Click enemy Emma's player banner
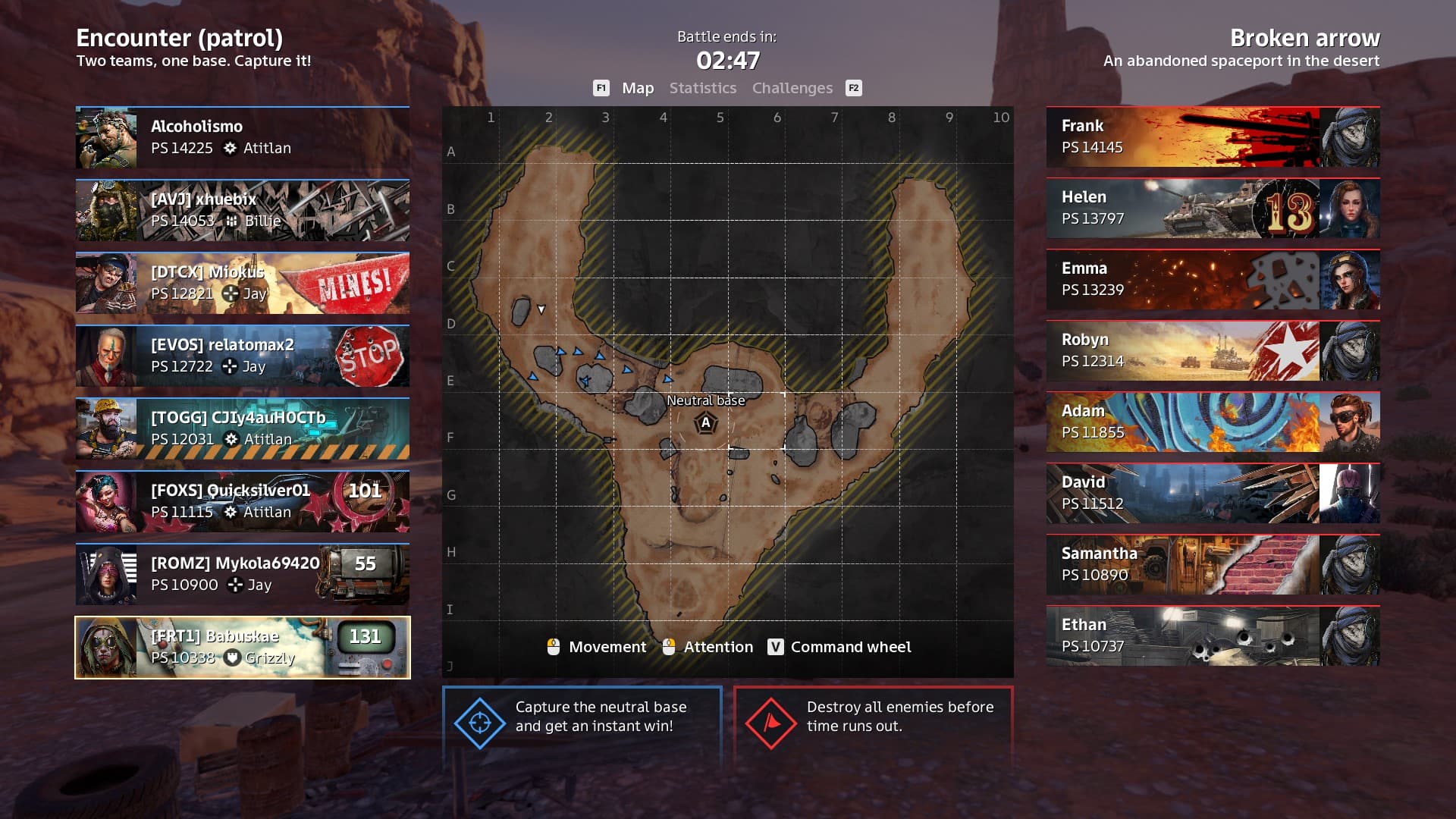 tap(1213, 280)
